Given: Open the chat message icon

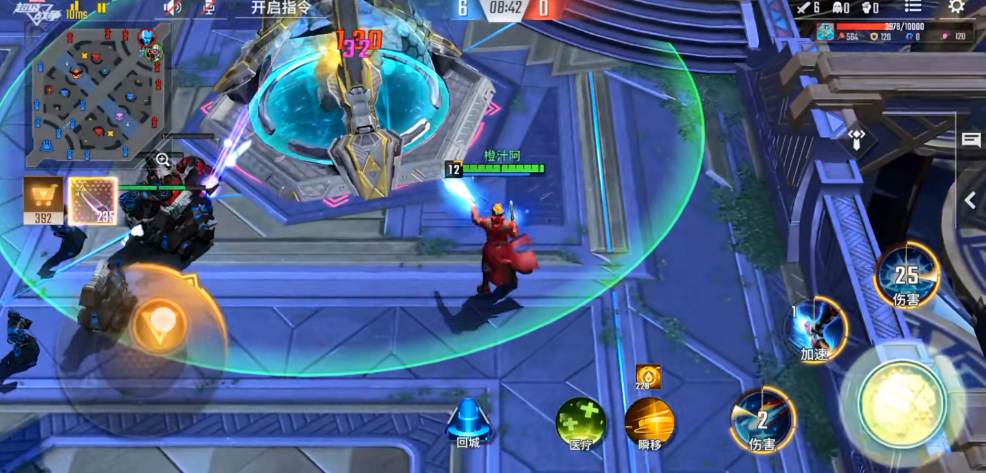Looking at the screenshot, I should (971, 141).
